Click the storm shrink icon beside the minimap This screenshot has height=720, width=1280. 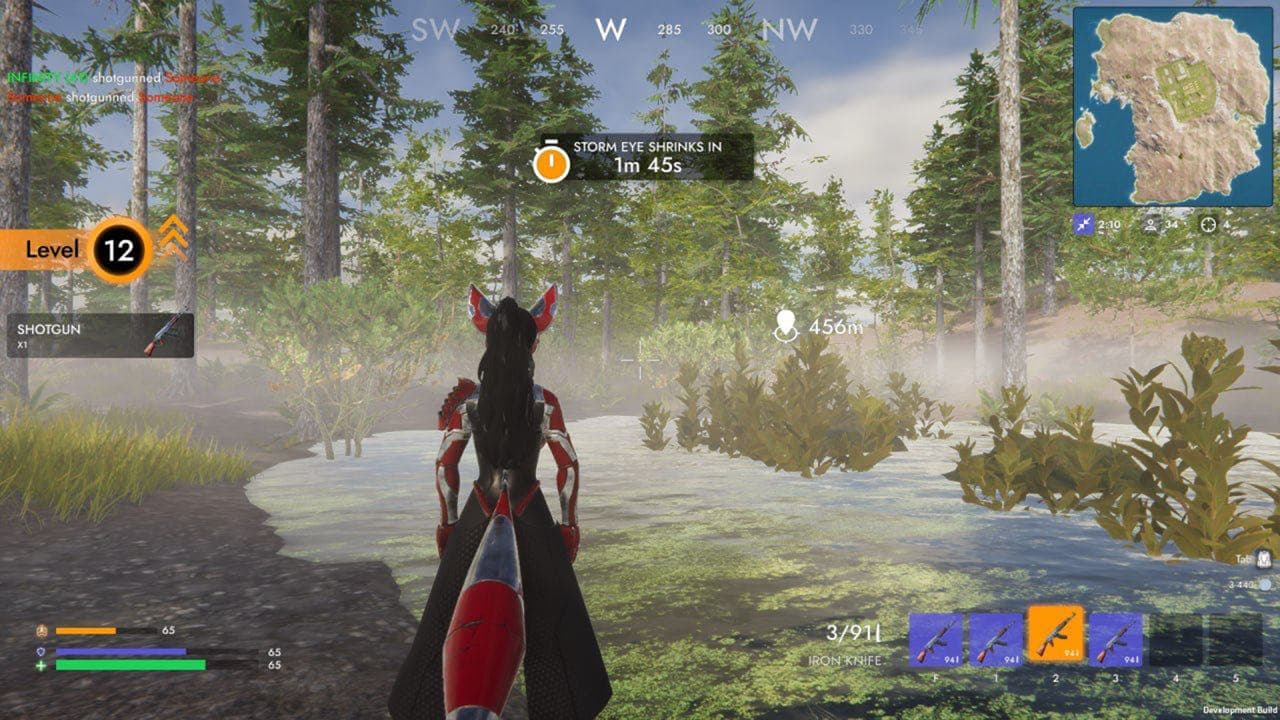(x=1083, y=224)
